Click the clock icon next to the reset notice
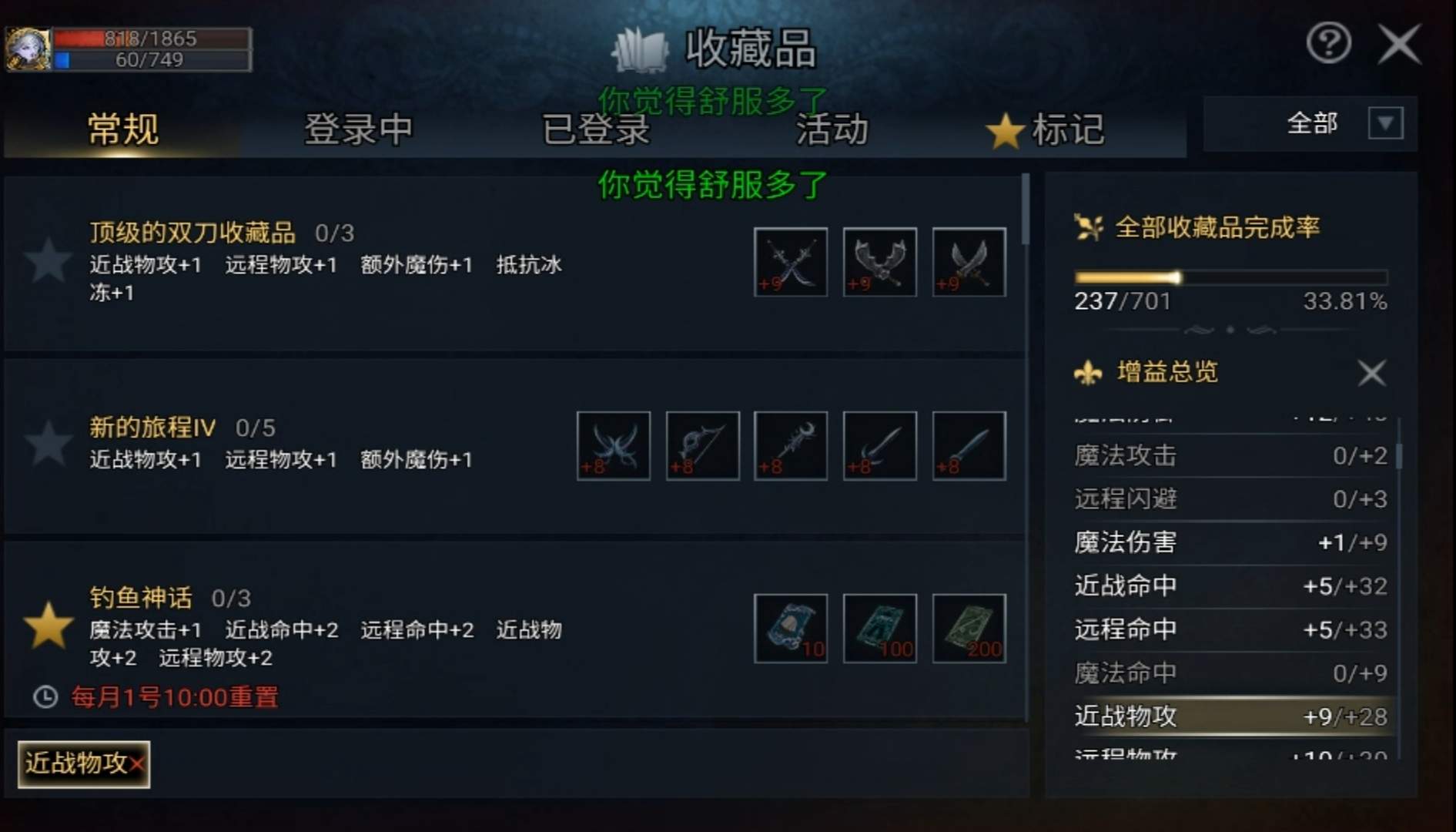Viewport: 1456px width, 832px height. click(x=46, y=697)
